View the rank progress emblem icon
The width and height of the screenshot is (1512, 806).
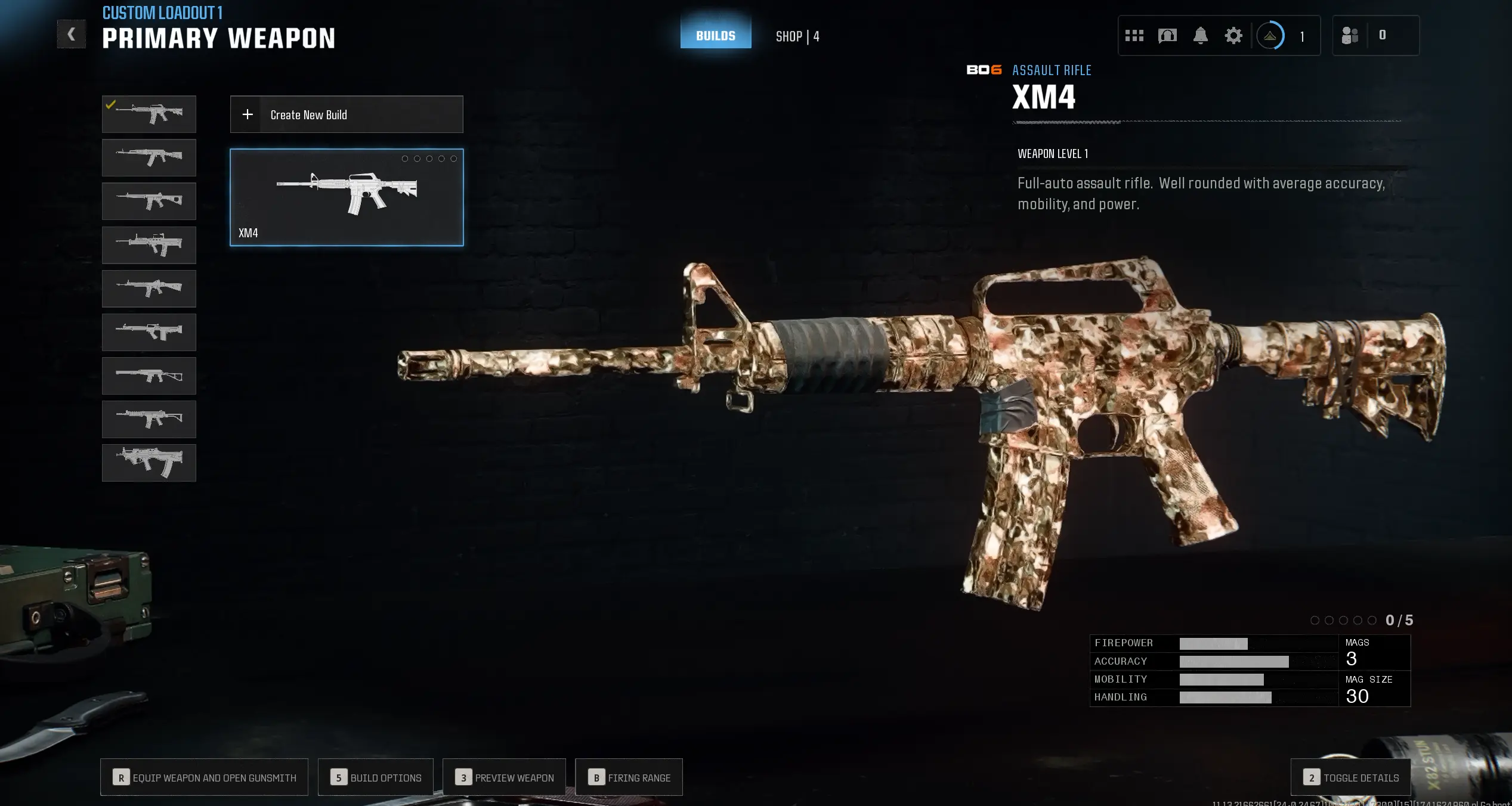1270,35
